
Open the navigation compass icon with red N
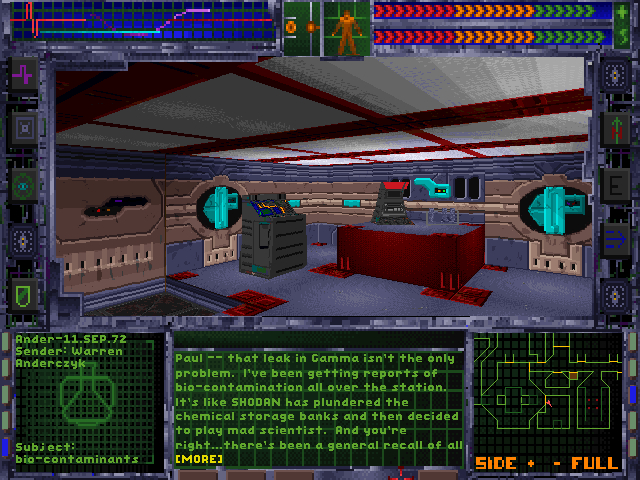click(616, 128)
